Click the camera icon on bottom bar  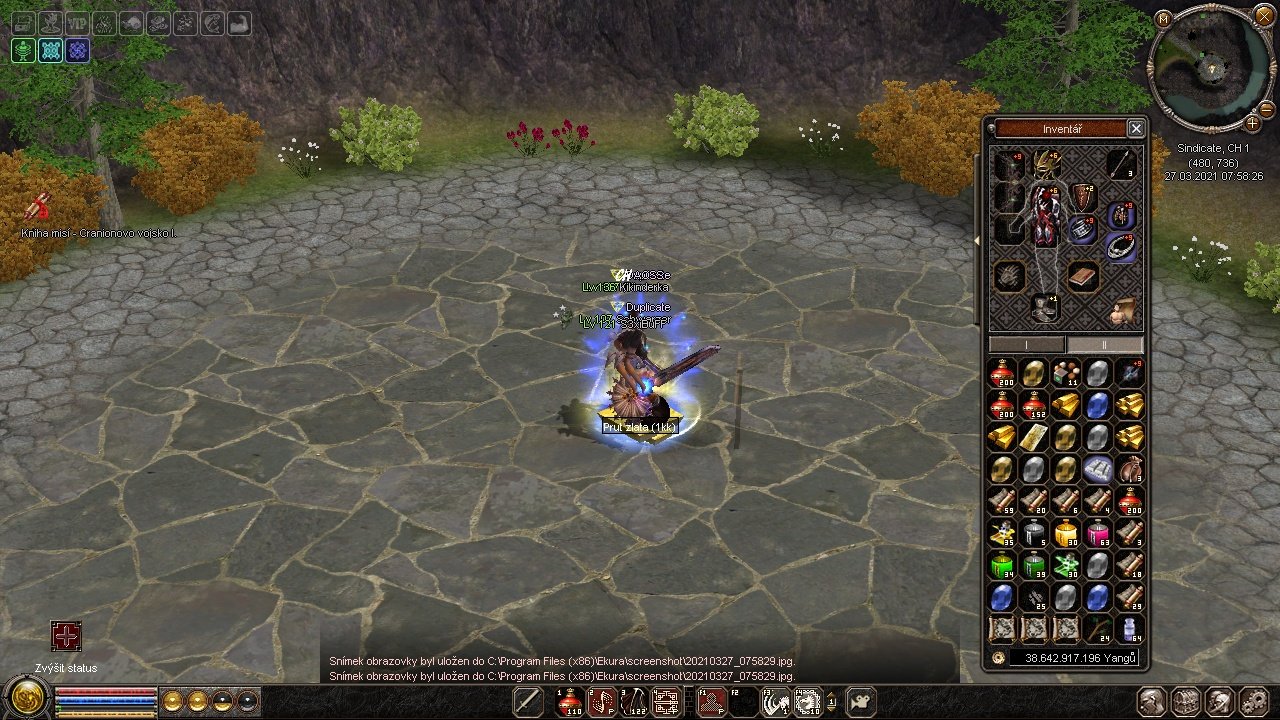(861, 702)
